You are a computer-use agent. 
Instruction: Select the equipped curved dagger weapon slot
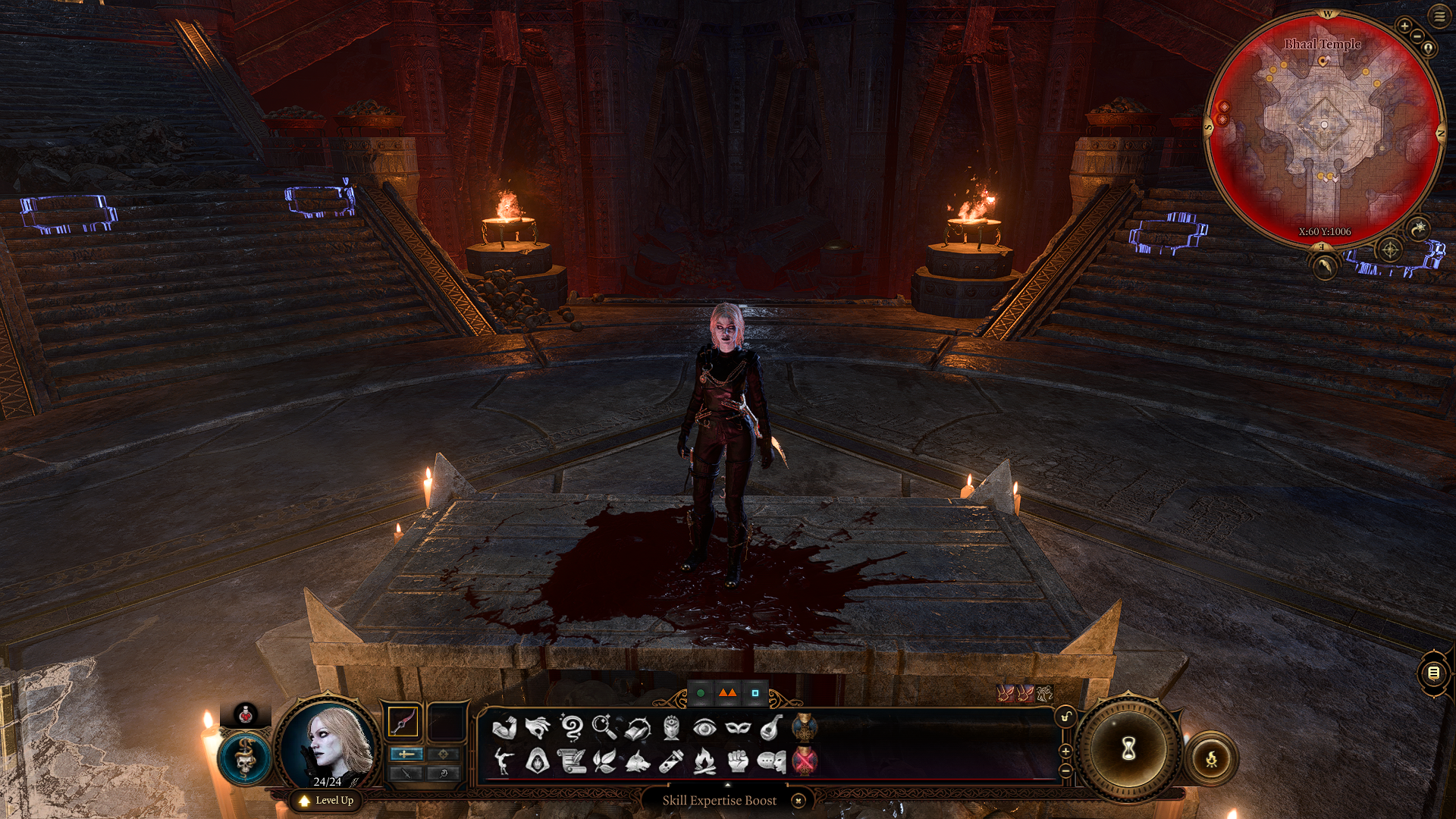point(403,722)
